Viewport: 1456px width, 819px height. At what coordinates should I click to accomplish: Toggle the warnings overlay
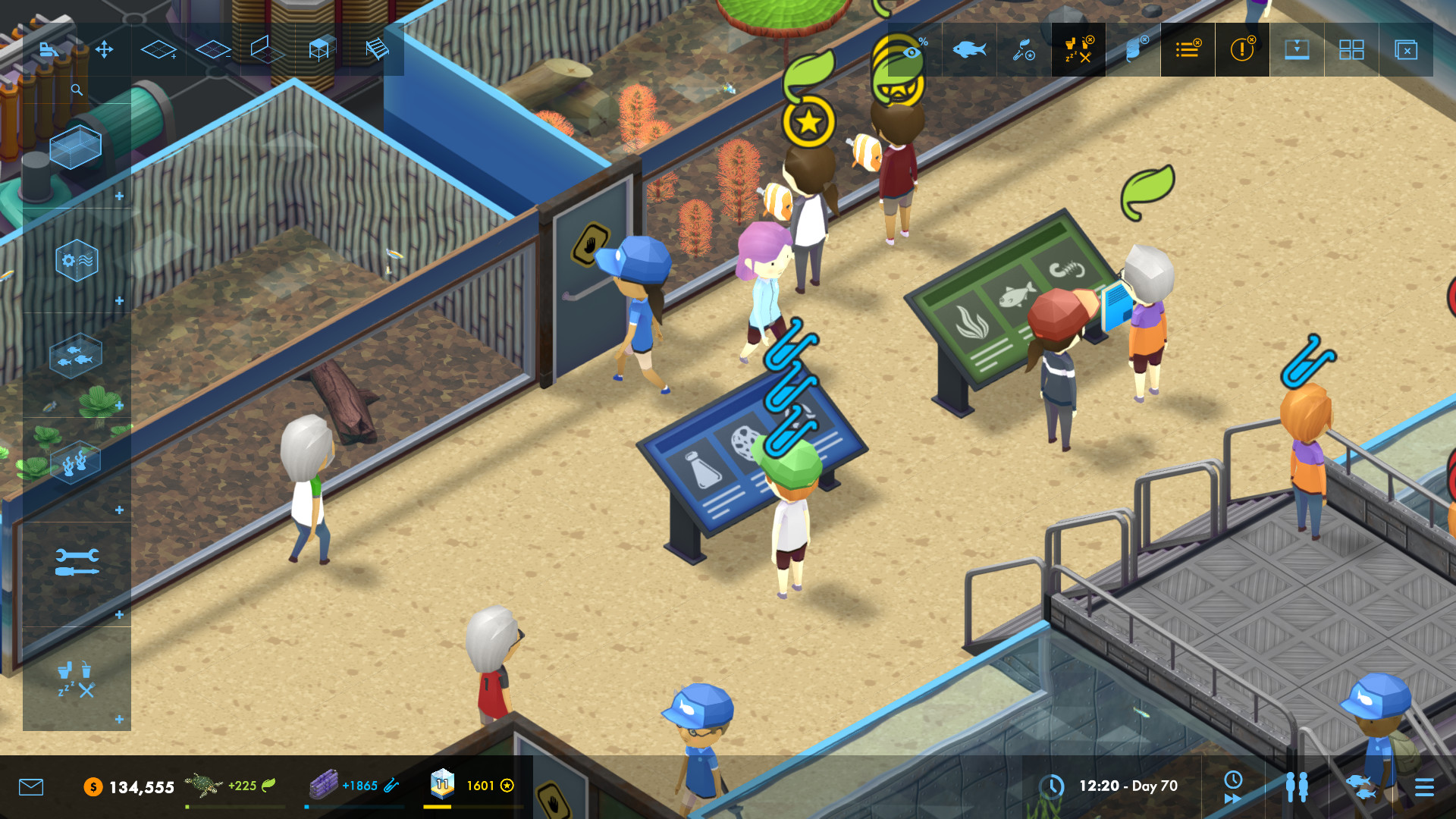pyautogui.click(x=1242, y=50)
